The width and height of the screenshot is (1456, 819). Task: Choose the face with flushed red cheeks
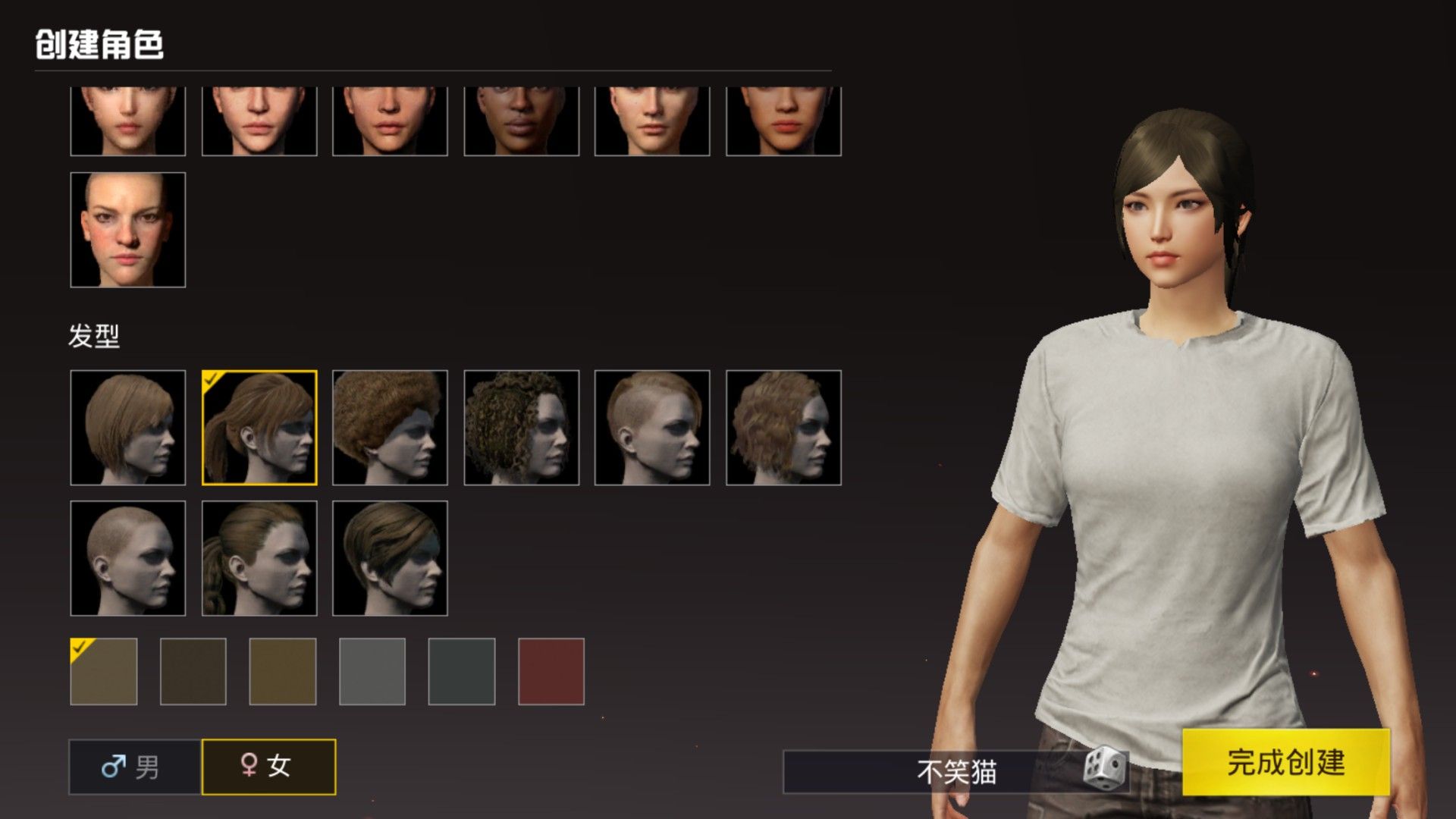tap(127, 230)
